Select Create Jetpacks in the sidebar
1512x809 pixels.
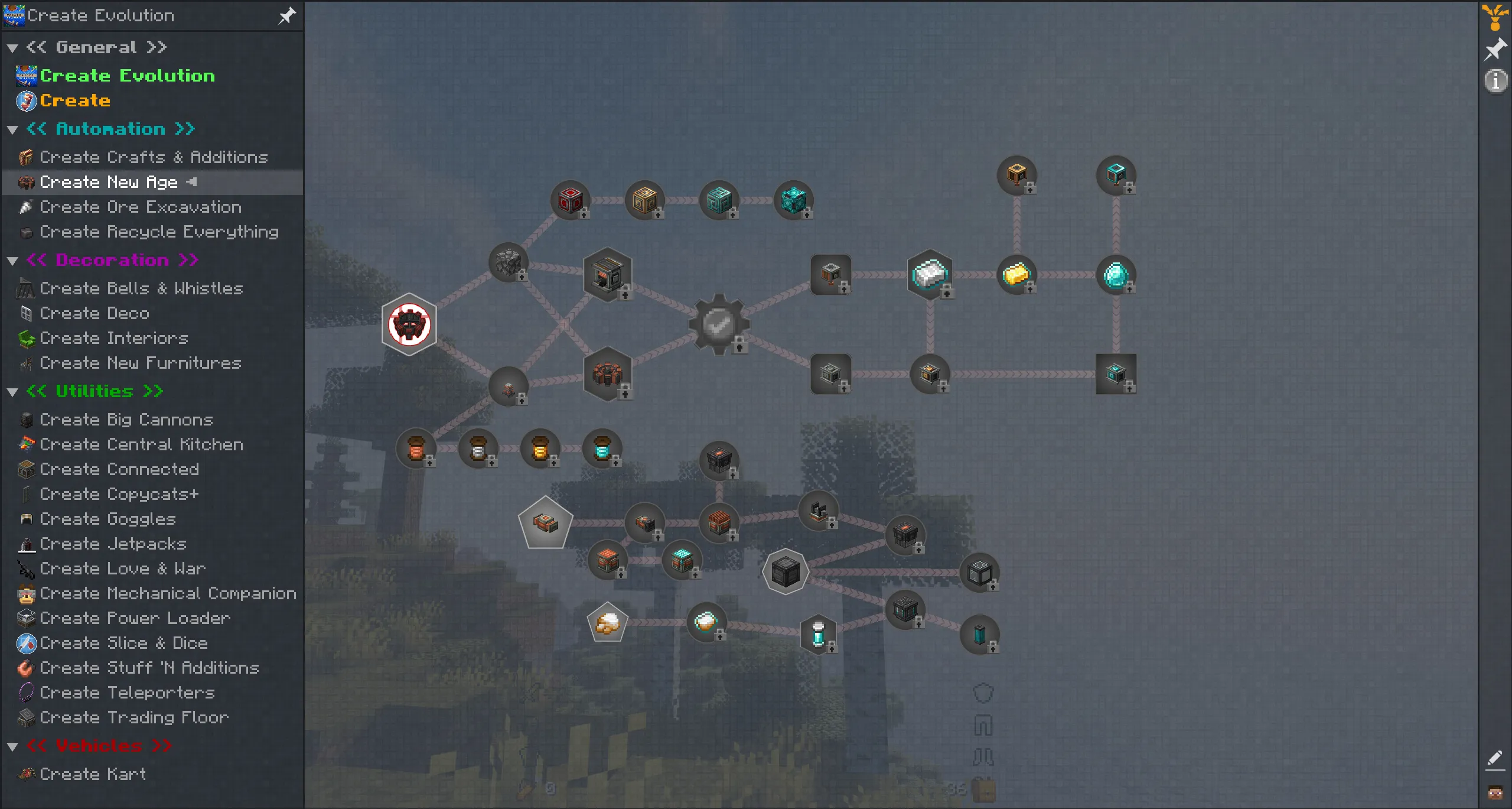pyautogui.click(x=112, y=544)
